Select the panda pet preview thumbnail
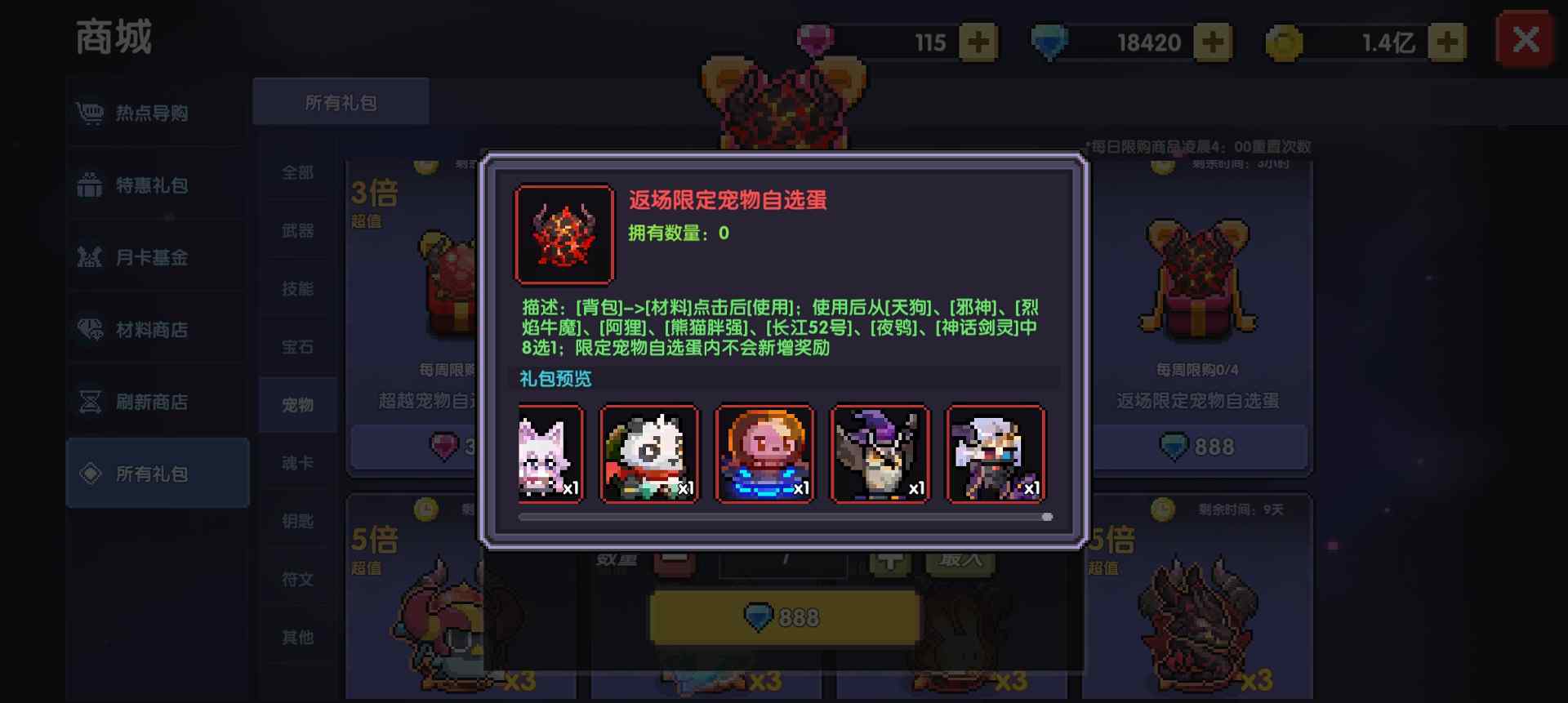Screen dimensions: 1568x703 (649, 455)
